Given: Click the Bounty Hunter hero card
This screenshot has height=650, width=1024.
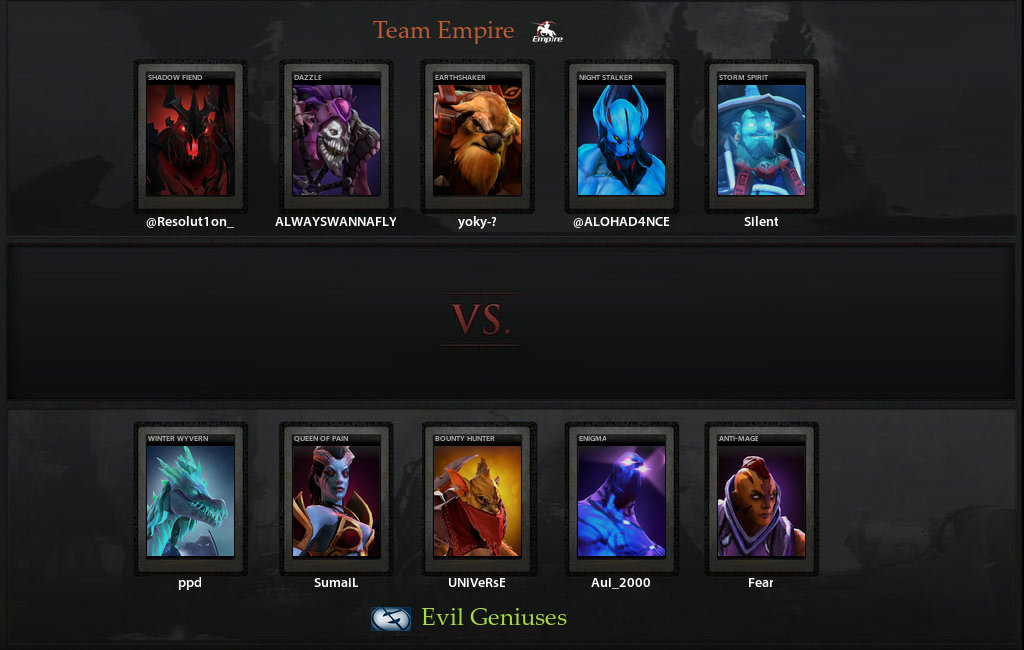Looking at the screenshot, I should click(477, 499).
